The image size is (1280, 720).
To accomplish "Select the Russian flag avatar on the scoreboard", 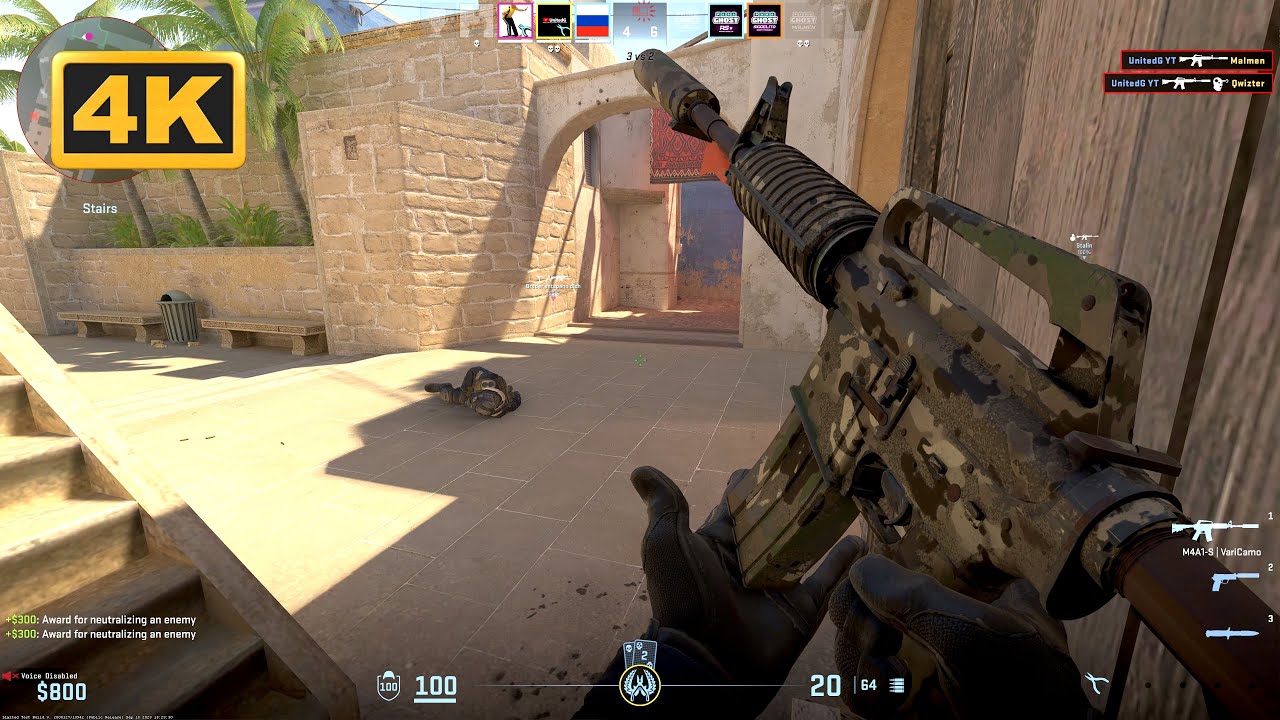I will [x=591, y=22].
